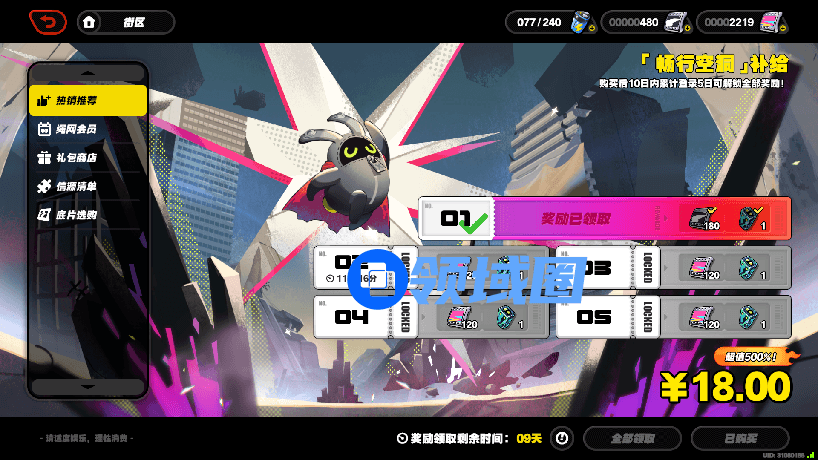Select the locked day 03 reward row

tap(673, 267)
